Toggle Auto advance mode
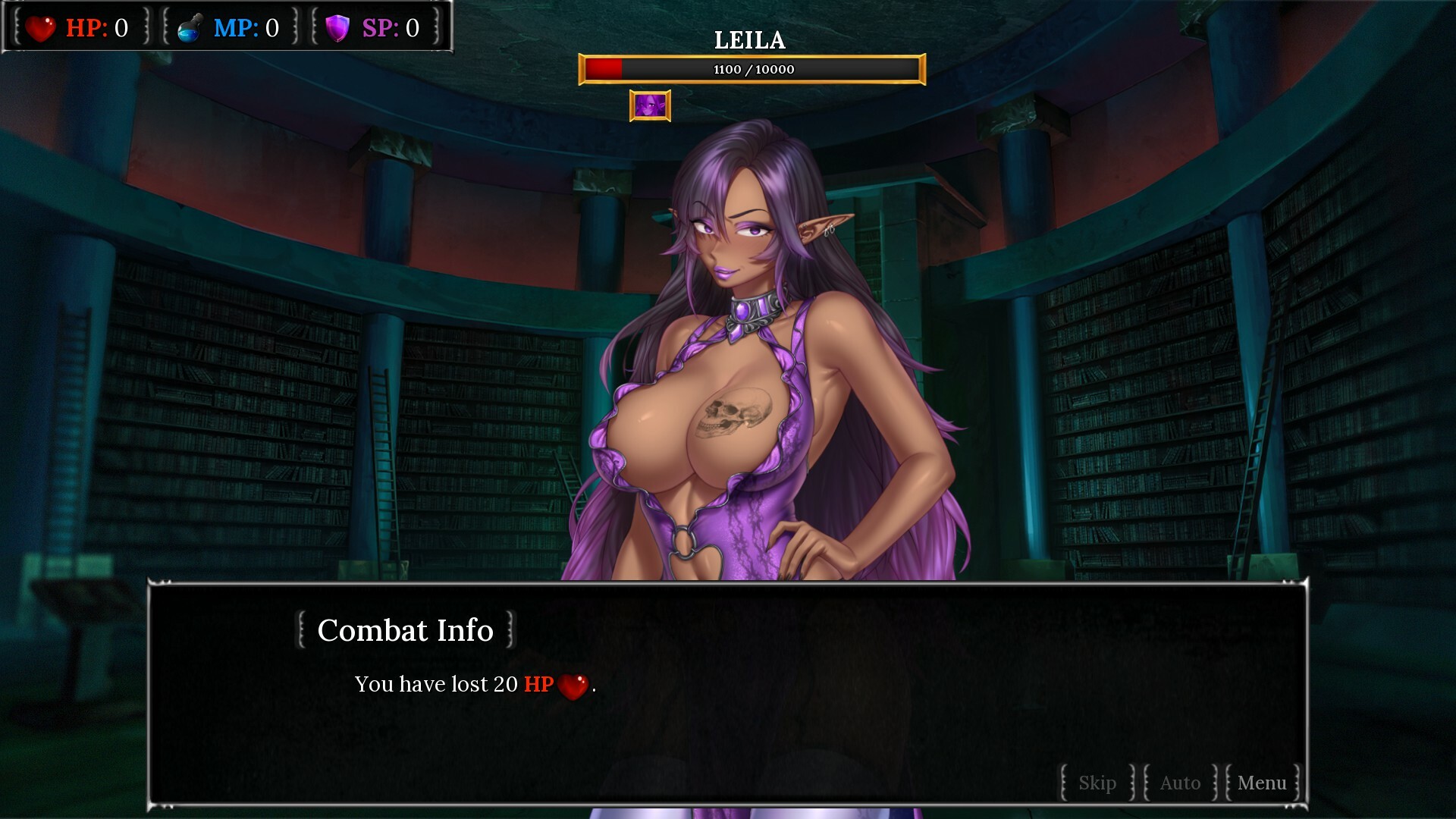 click(x=1180, y=783)
